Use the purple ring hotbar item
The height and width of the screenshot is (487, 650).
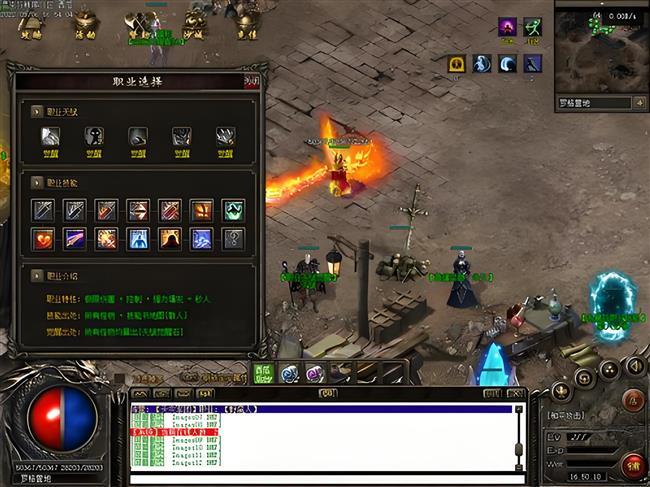314,373
